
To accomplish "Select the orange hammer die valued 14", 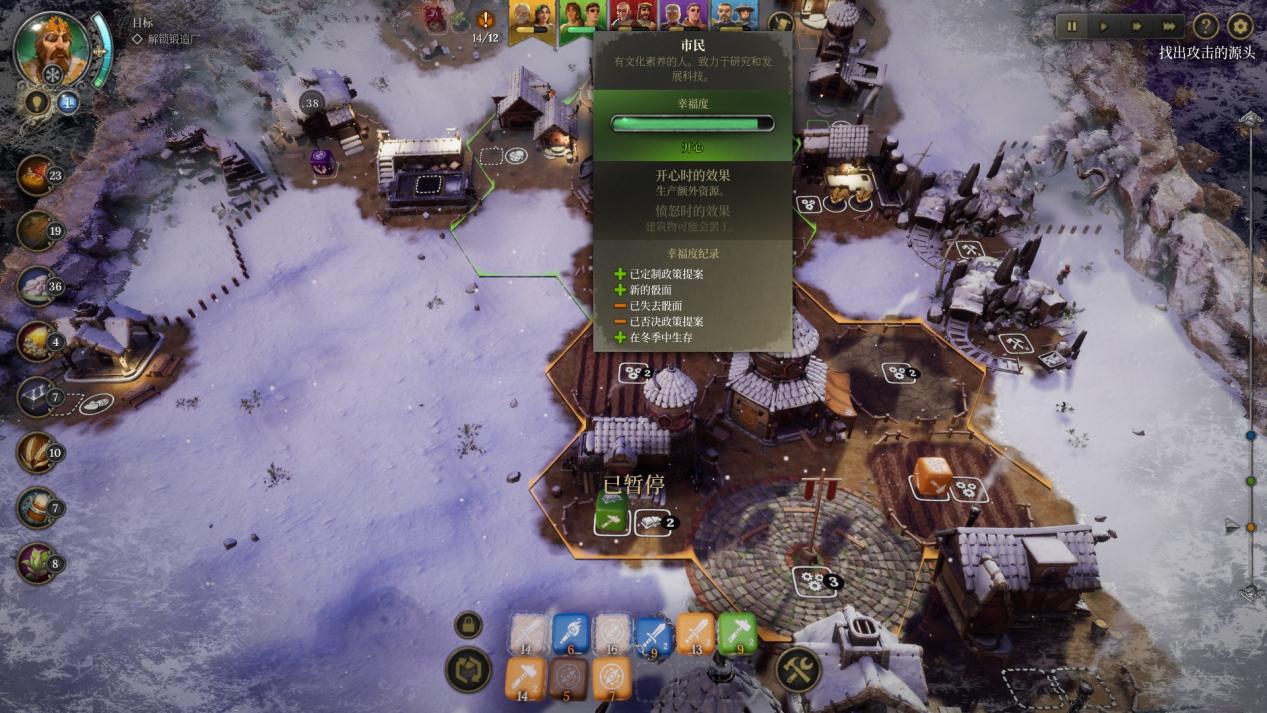I will [x=526, y=678].
